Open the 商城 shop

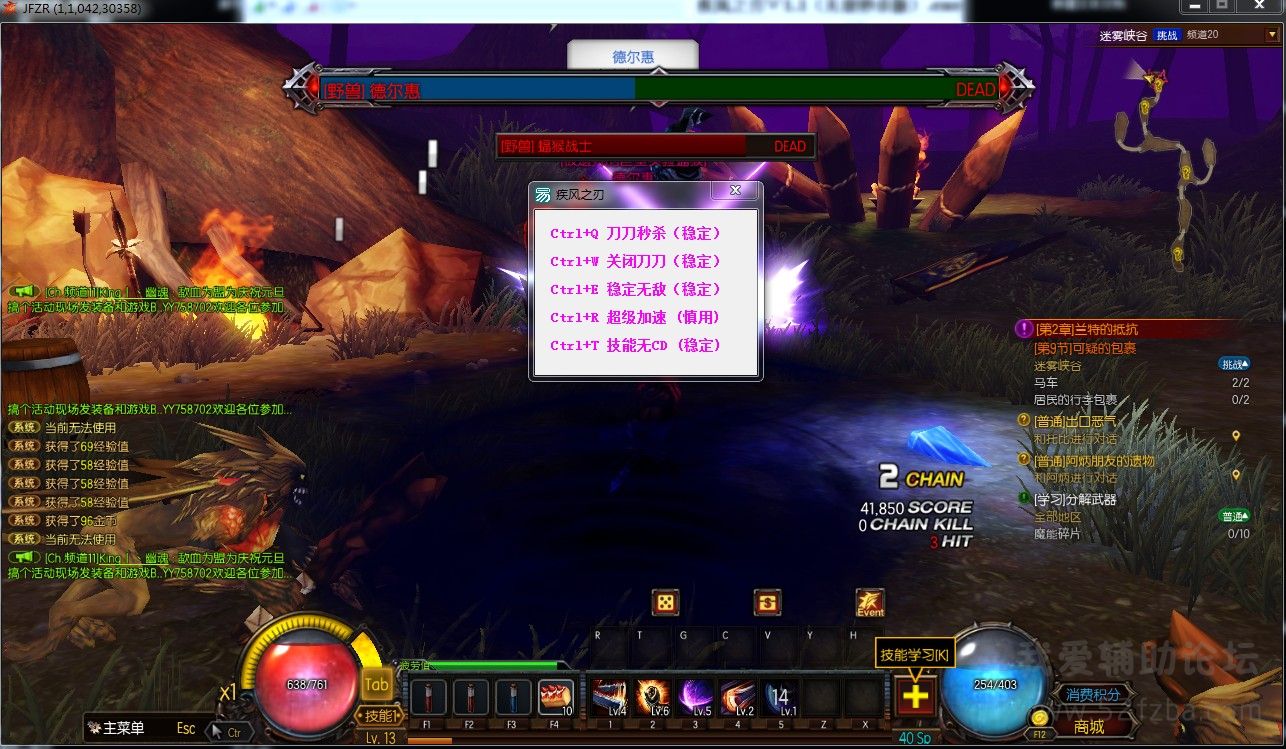(x=1089, y=727)
